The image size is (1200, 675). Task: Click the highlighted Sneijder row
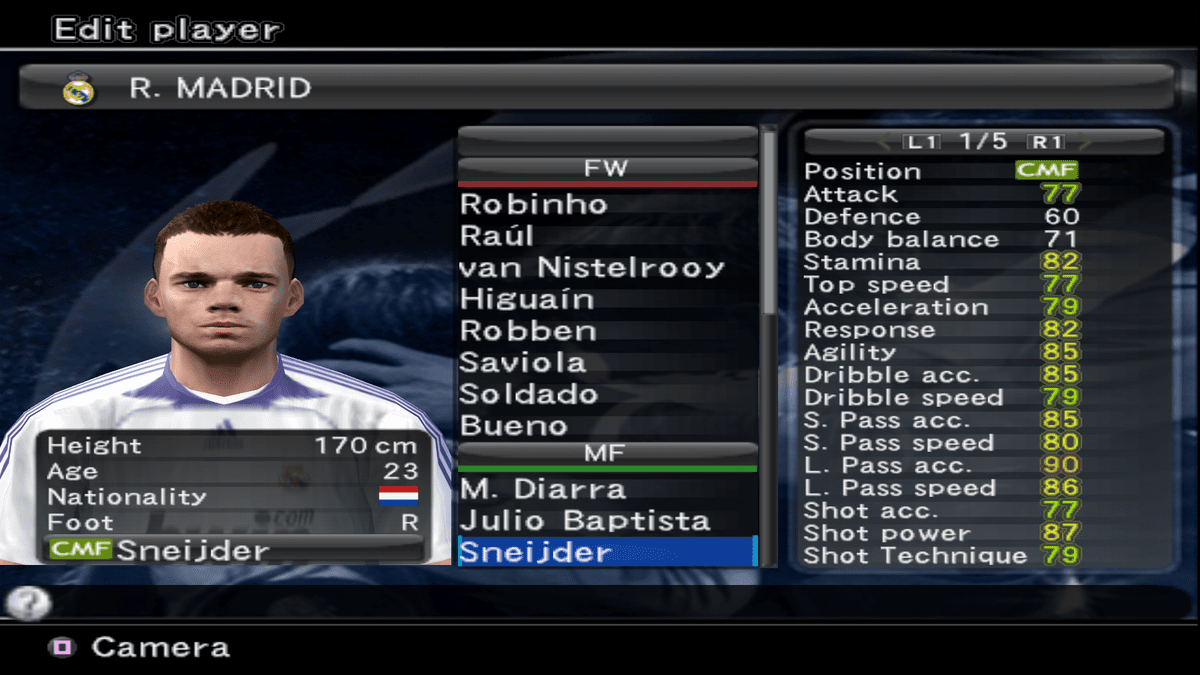(606, 552)
